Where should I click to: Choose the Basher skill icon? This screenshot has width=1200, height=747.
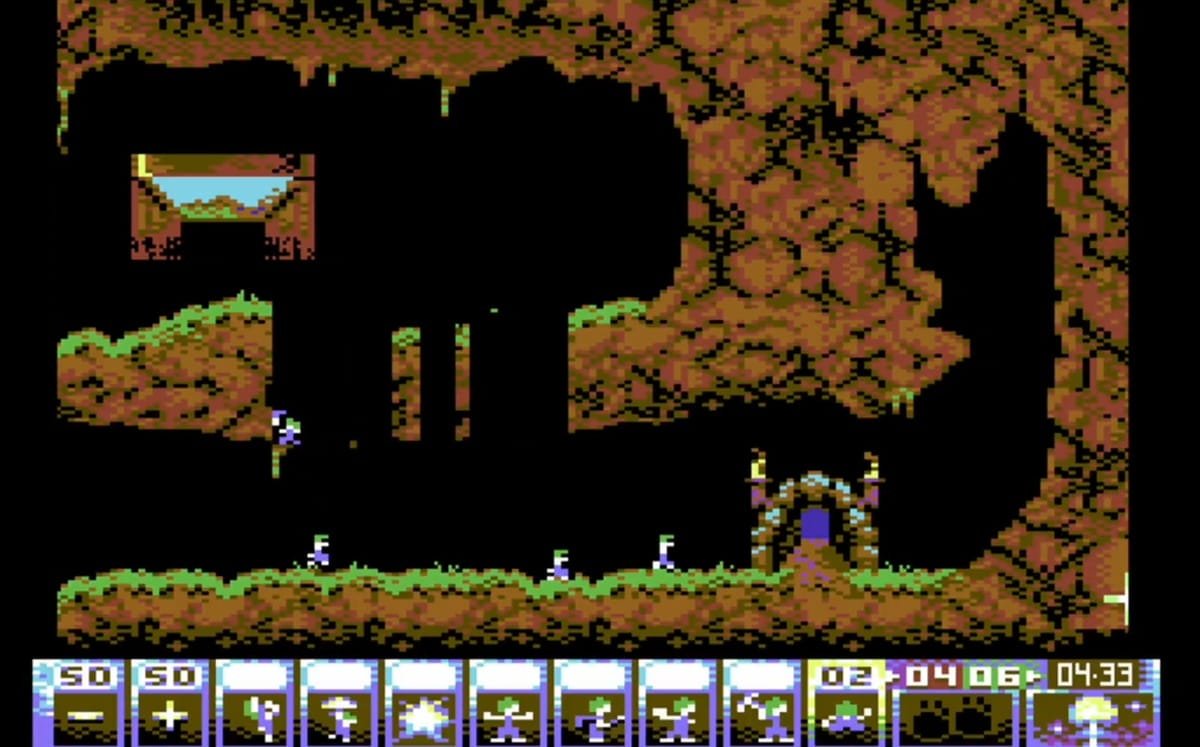[679, 703]
